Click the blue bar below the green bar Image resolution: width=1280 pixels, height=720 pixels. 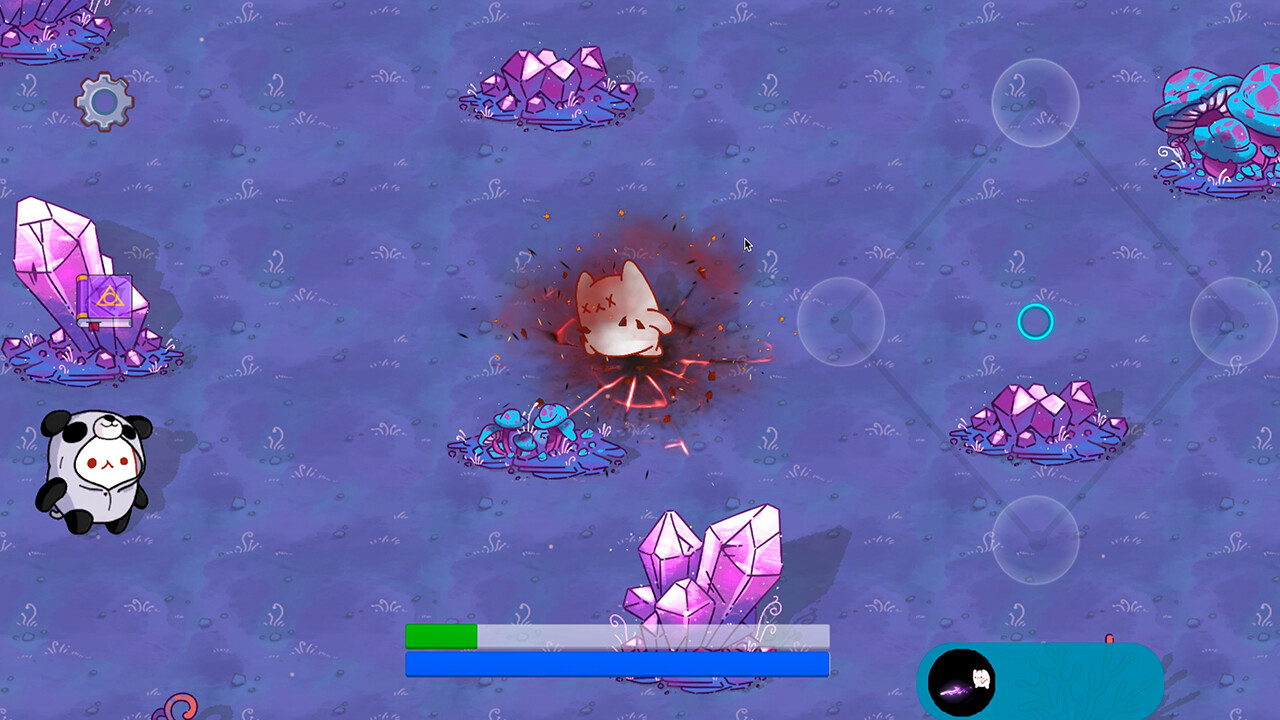pyautogui.click(x=615, y=662)
